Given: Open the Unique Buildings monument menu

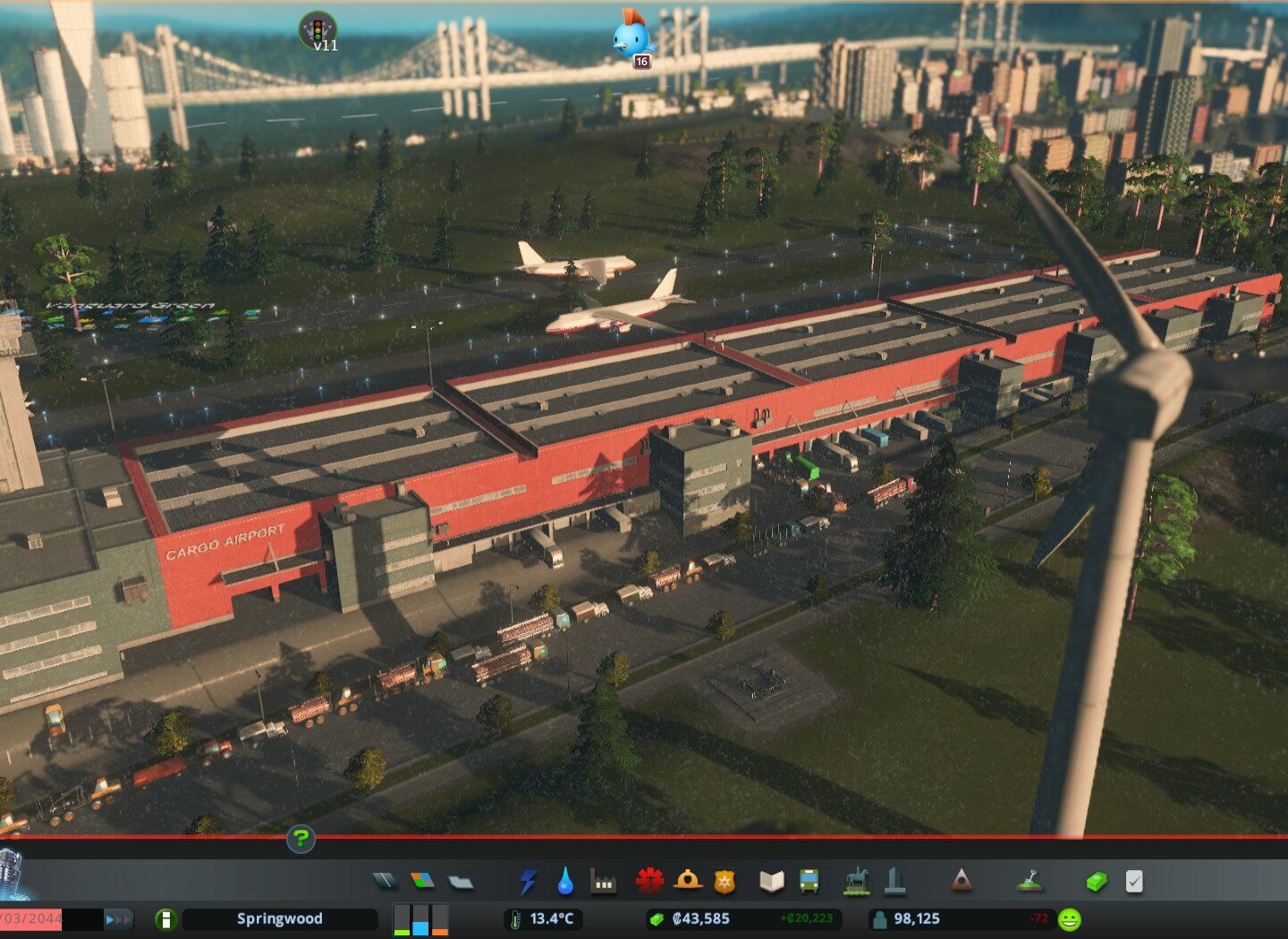Looking at the screenshot, I should coord(894,882).
